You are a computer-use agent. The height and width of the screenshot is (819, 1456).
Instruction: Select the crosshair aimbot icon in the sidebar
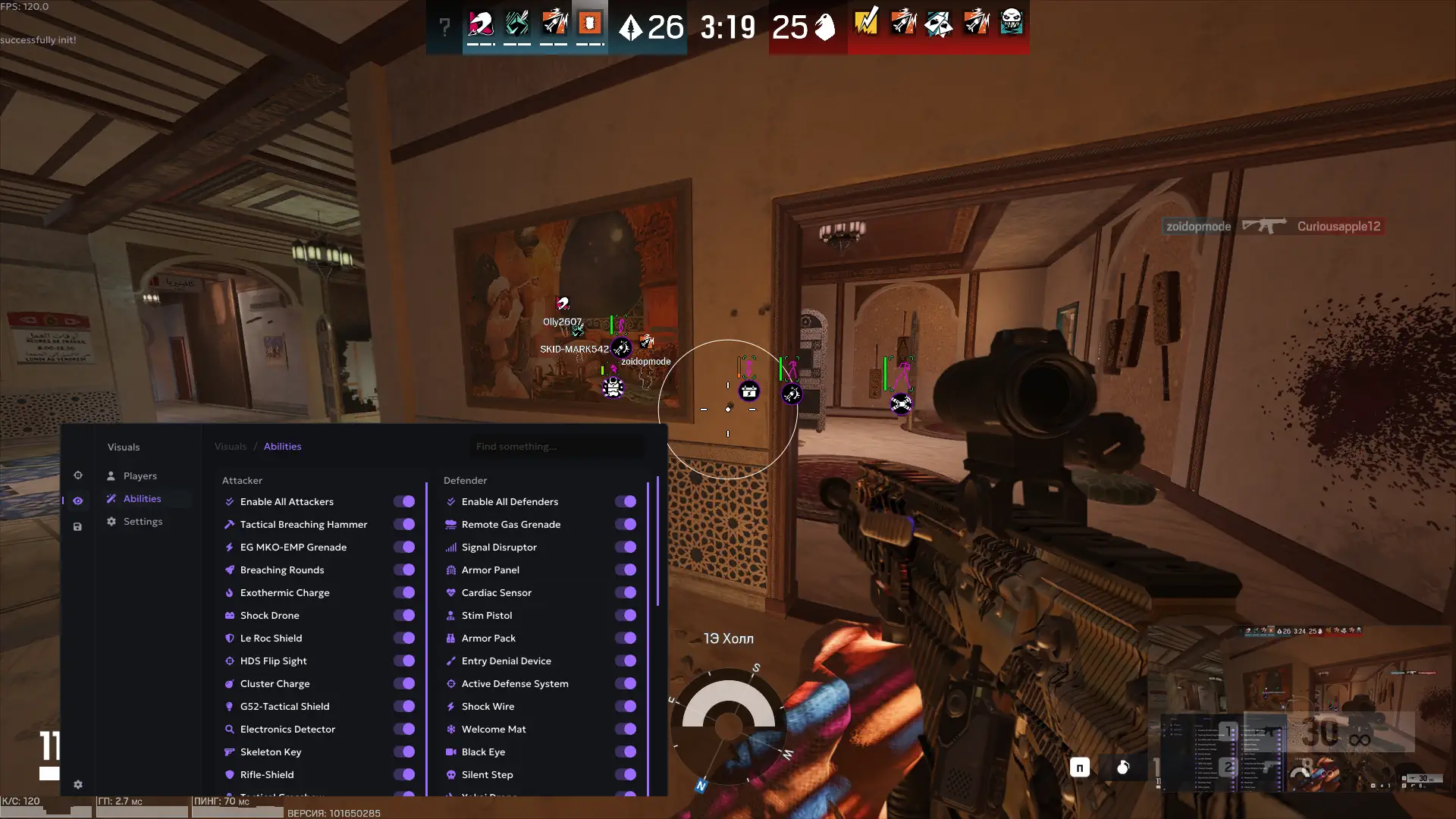(x=78, y=475)
